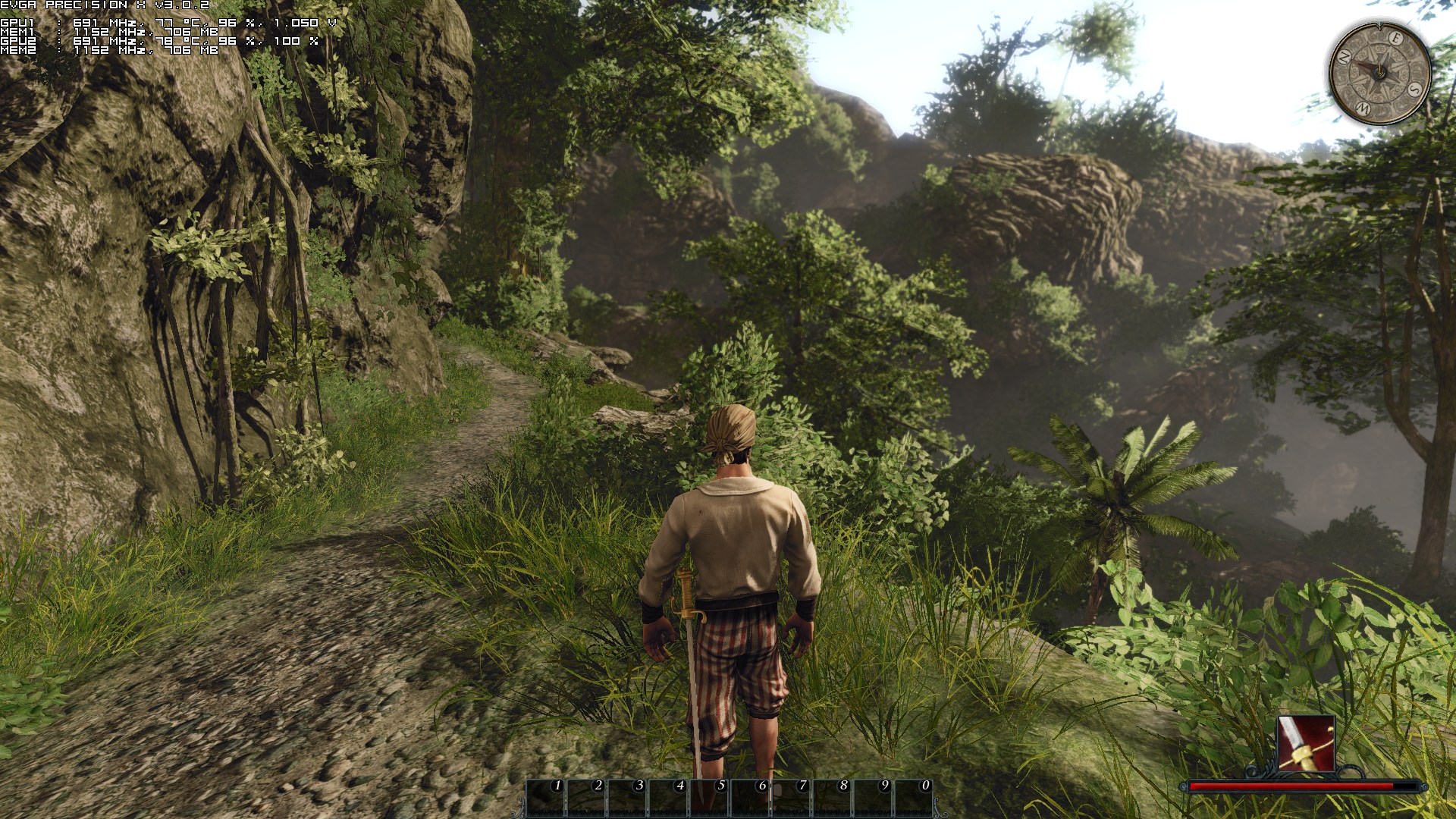Screen dimensions: 1456x819
Task: Select the equipped sword weapon icon
Action: pyautogui.click(x=1305, y=743)
